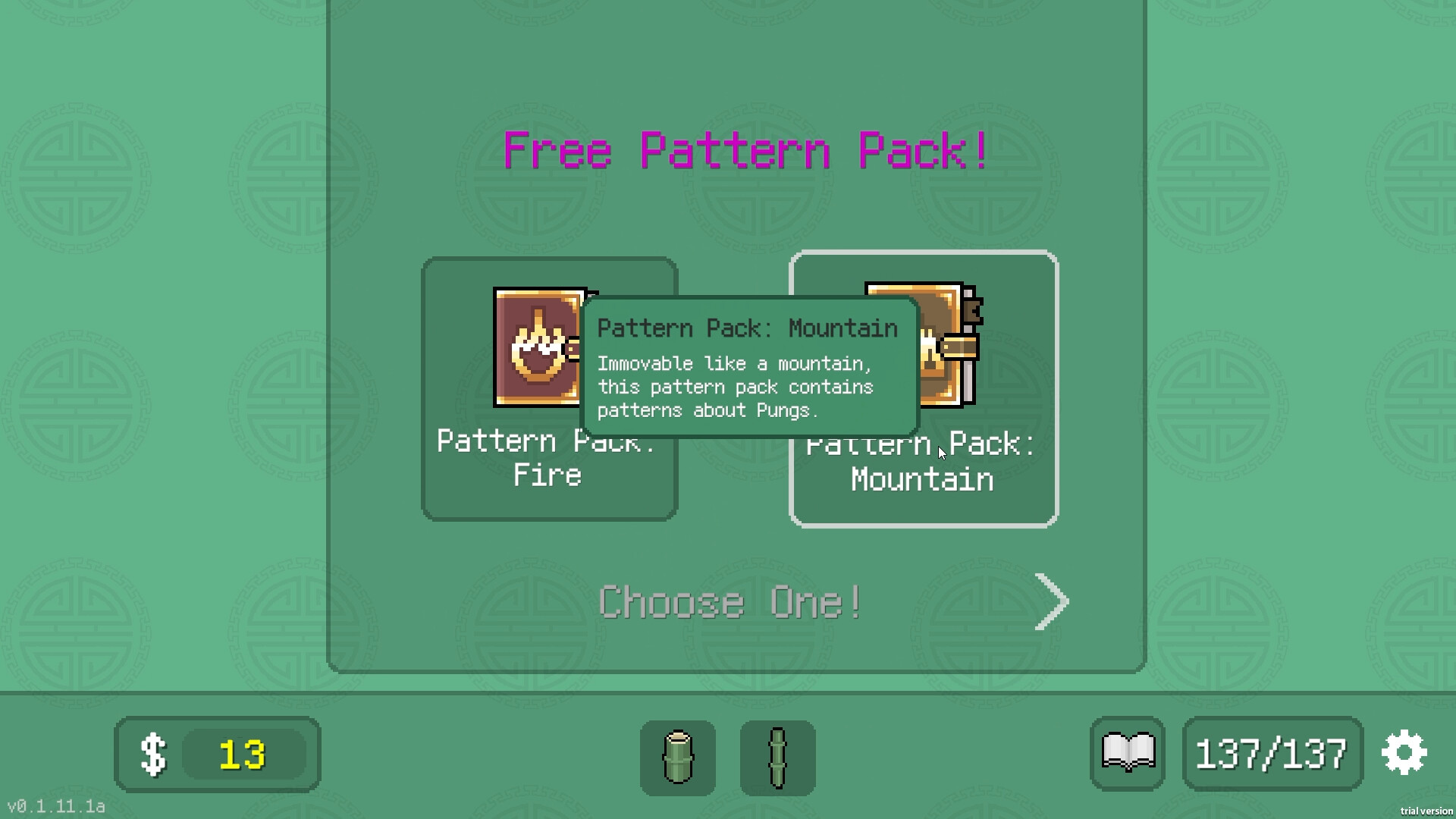Select the Fire pattern pack book icon
The image size is (1456, 819).
(x=538, y=345)
